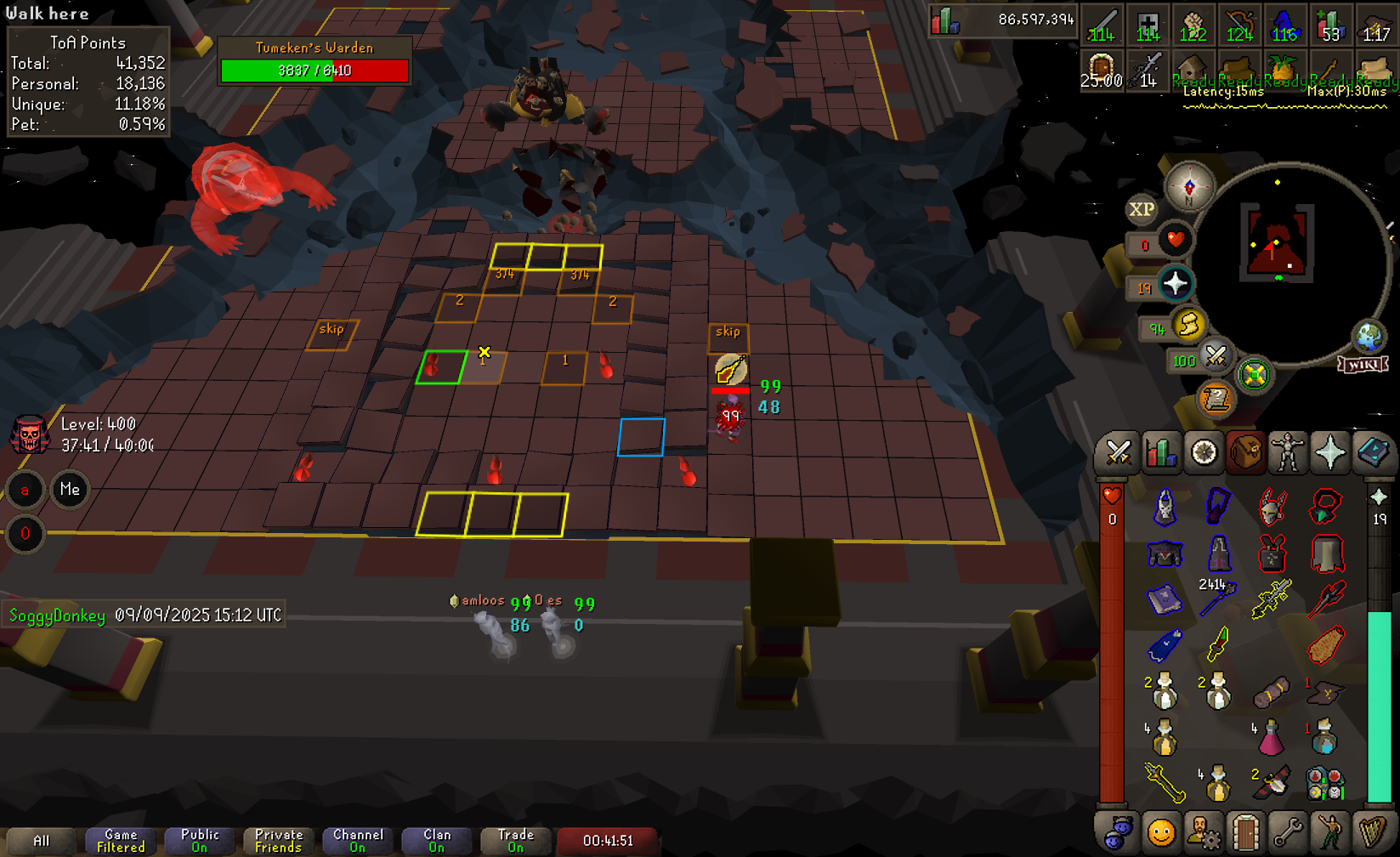The image size is (1400, 857).
Task: Click the rune pouch in inventory
Action: tap(1324, 785)
